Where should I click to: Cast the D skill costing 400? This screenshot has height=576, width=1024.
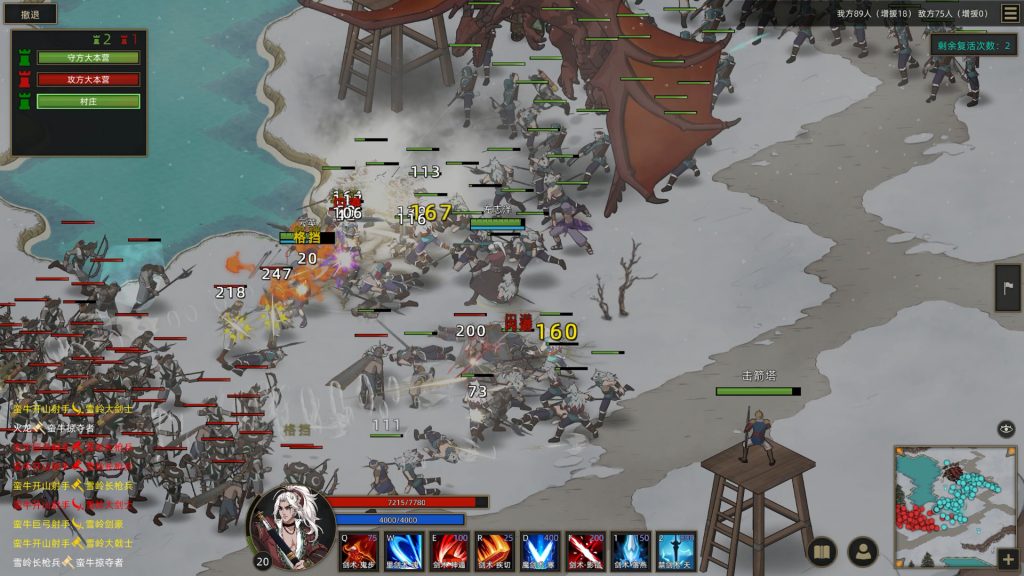(x=540, y=551)
